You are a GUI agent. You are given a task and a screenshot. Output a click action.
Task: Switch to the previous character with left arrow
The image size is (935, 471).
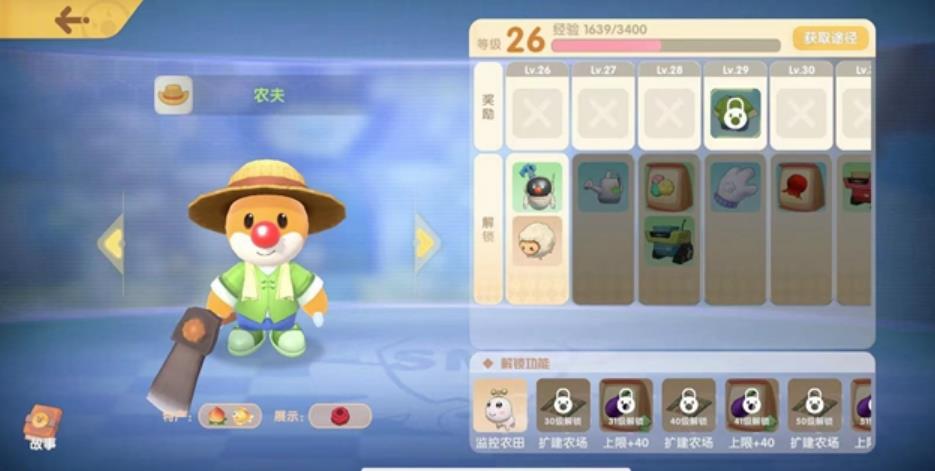click(x=111, y=243)
